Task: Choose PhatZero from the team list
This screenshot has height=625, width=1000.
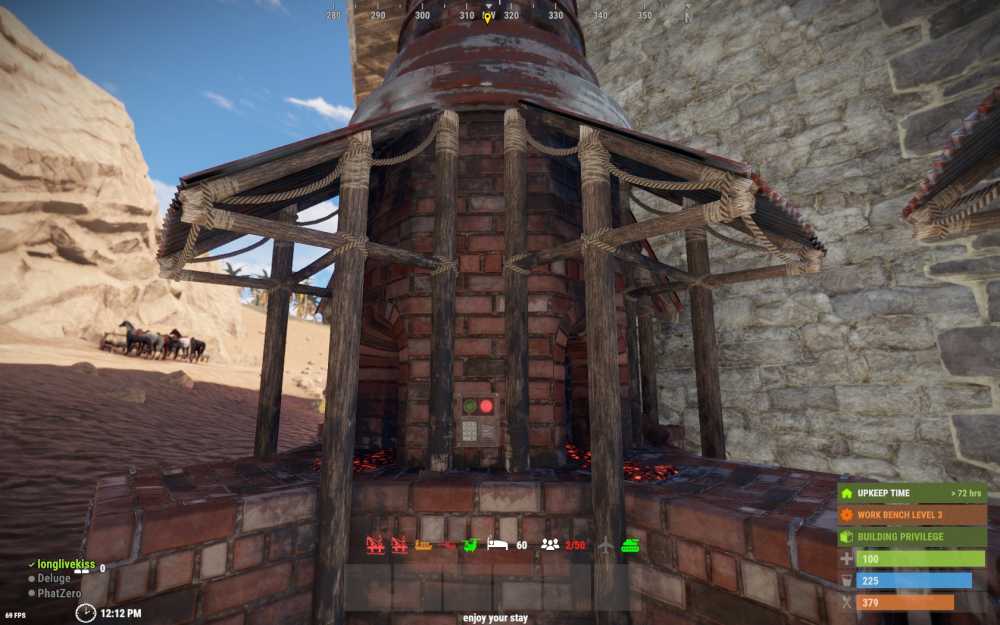Action: (x=58, y=593)
